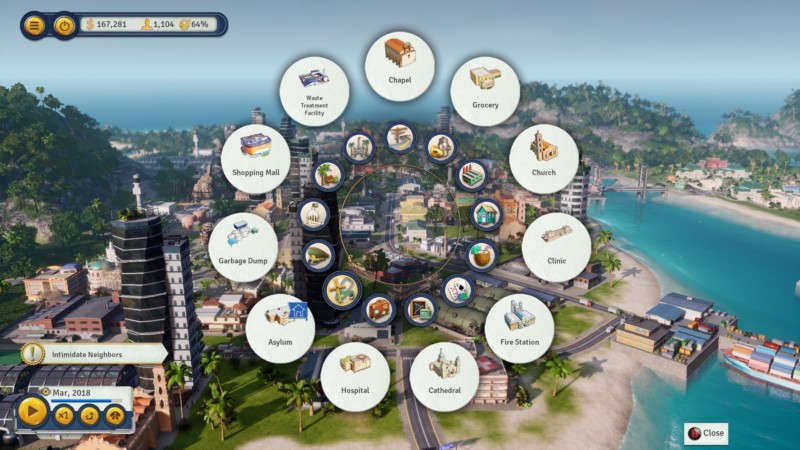Viewport: 800px width, 450px height.
Task: Select the Garbage Dump option
Action: 243,247
